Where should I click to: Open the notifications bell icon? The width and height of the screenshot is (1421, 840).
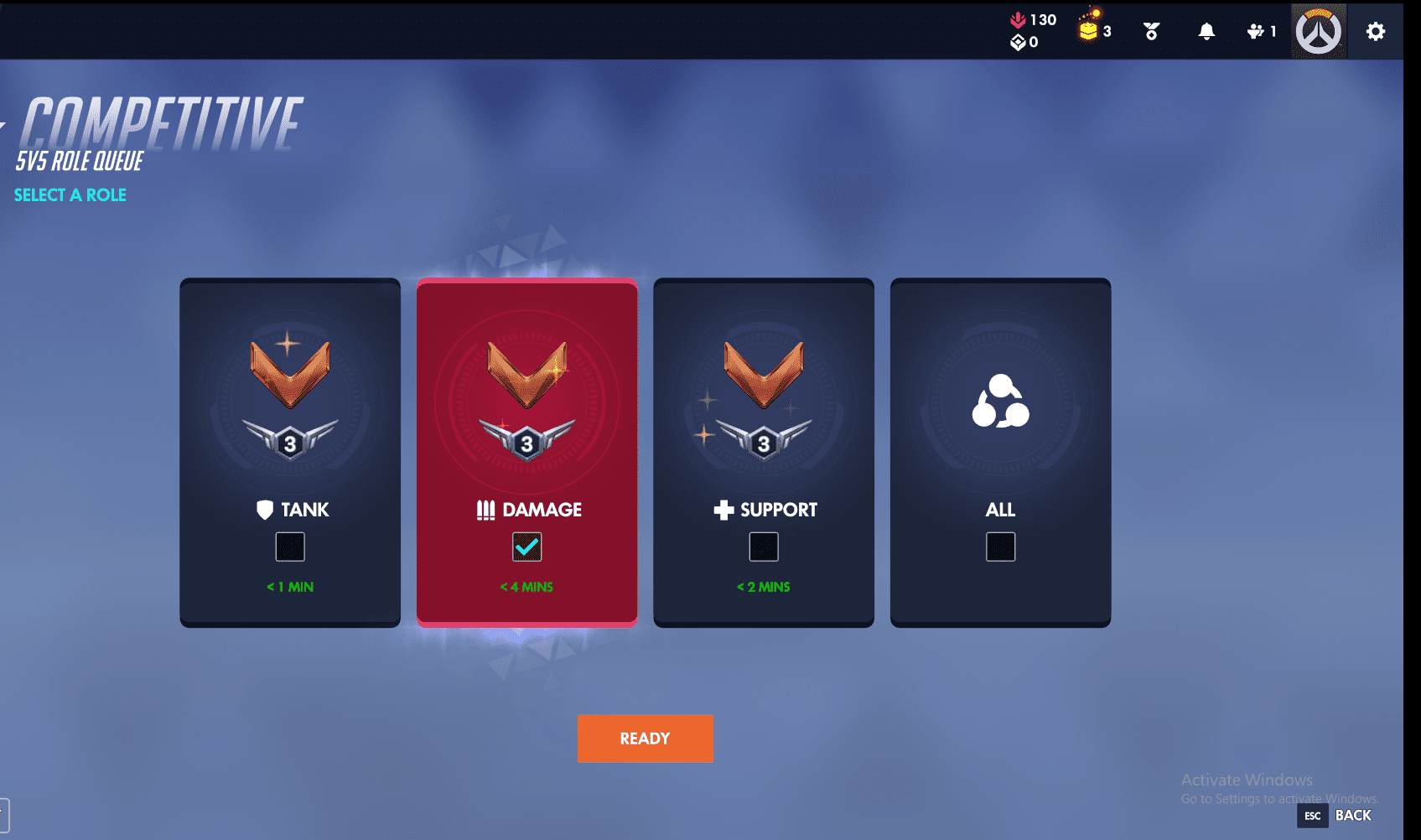1207,30
